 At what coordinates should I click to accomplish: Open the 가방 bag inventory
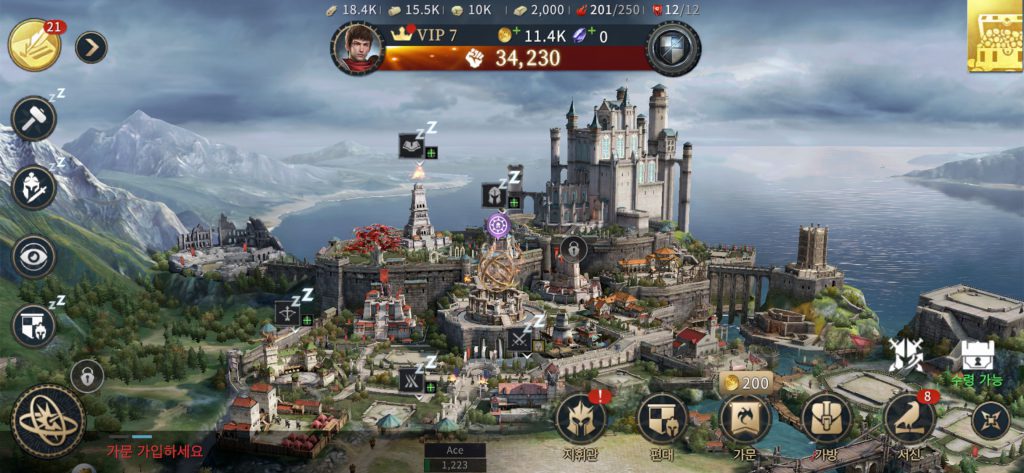[x=826, y=420]
